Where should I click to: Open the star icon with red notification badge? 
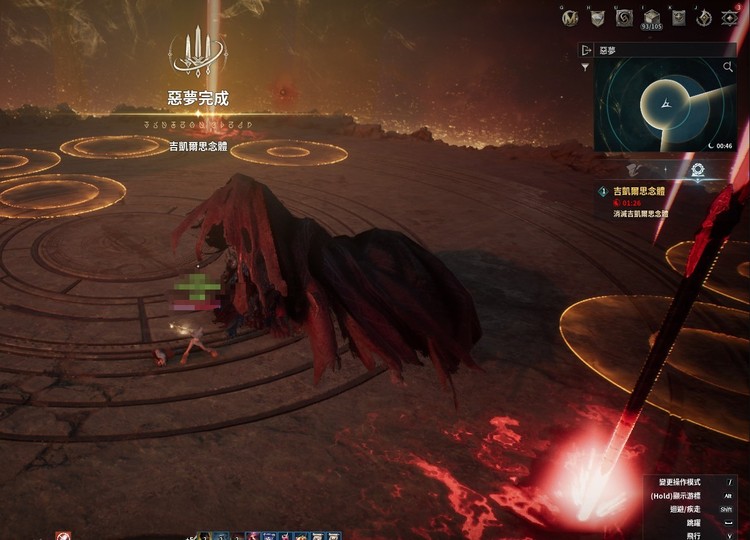pyautogui.click(x=732, y=17)
